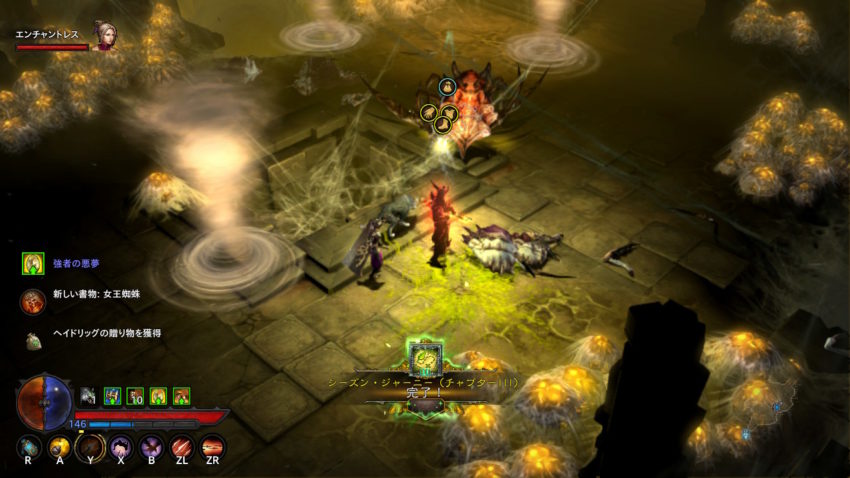Trigger the purple skill with dark spiky burst
The height and width of the screenshot is (478, 850).
pos(152,447)
